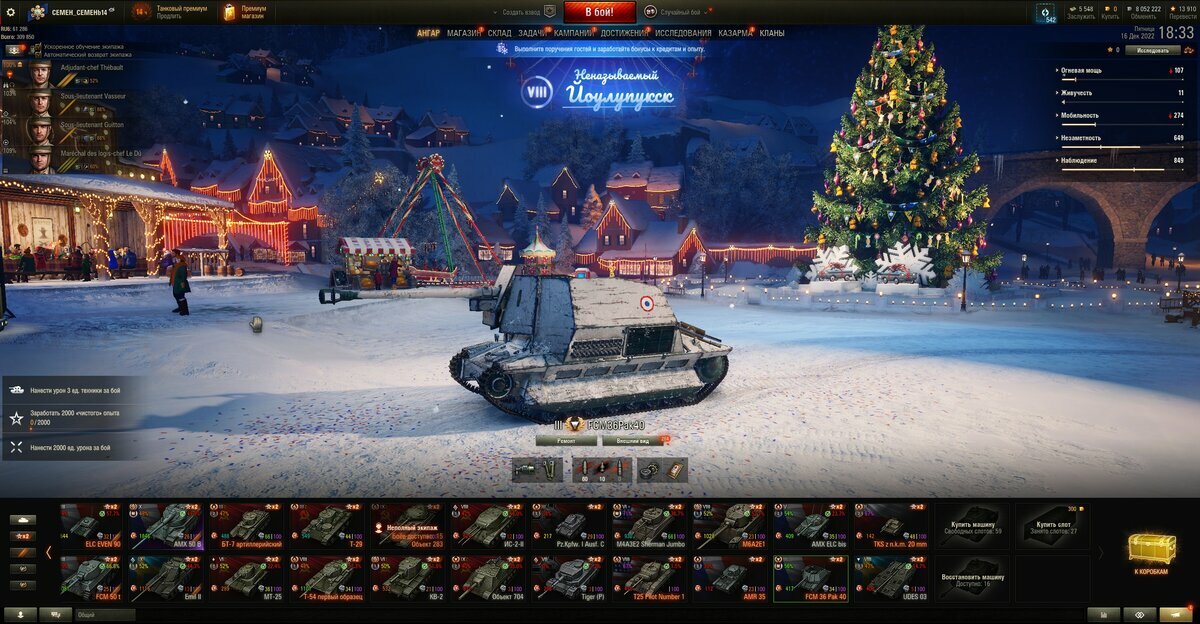The height and width of the screenshot is (624, 1200).
Task: Start battle with the red «В бой!» button
Action: click(599, 12)
